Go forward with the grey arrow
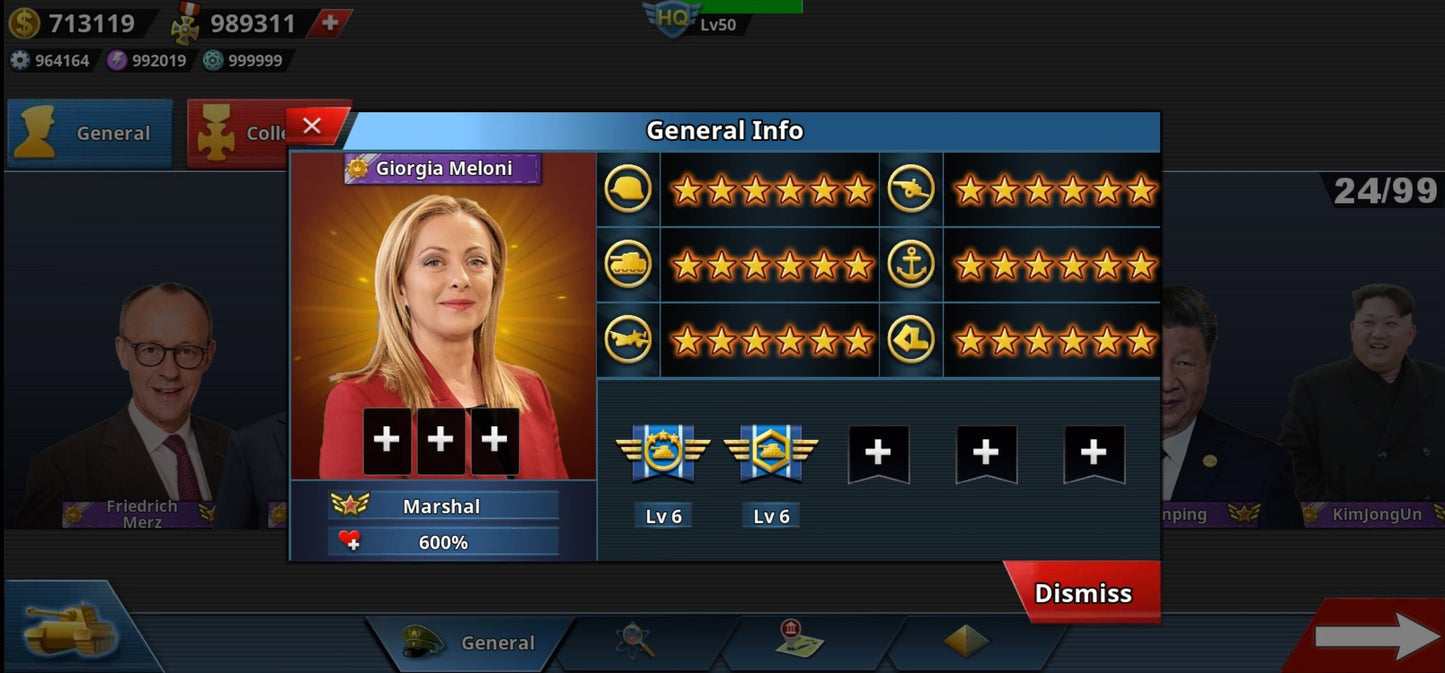The height and width of the screenshot is (673, 1445). click(1376, 636)
